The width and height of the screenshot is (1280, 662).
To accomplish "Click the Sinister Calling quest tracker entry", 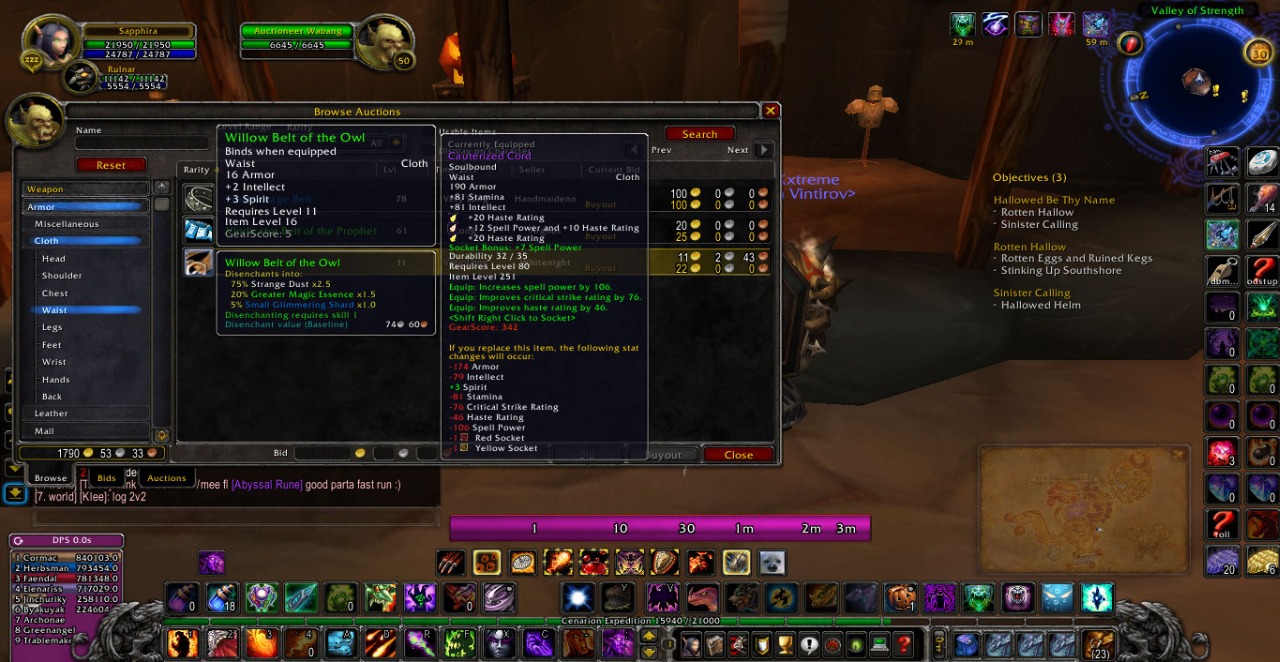I will pos(1031,293).
